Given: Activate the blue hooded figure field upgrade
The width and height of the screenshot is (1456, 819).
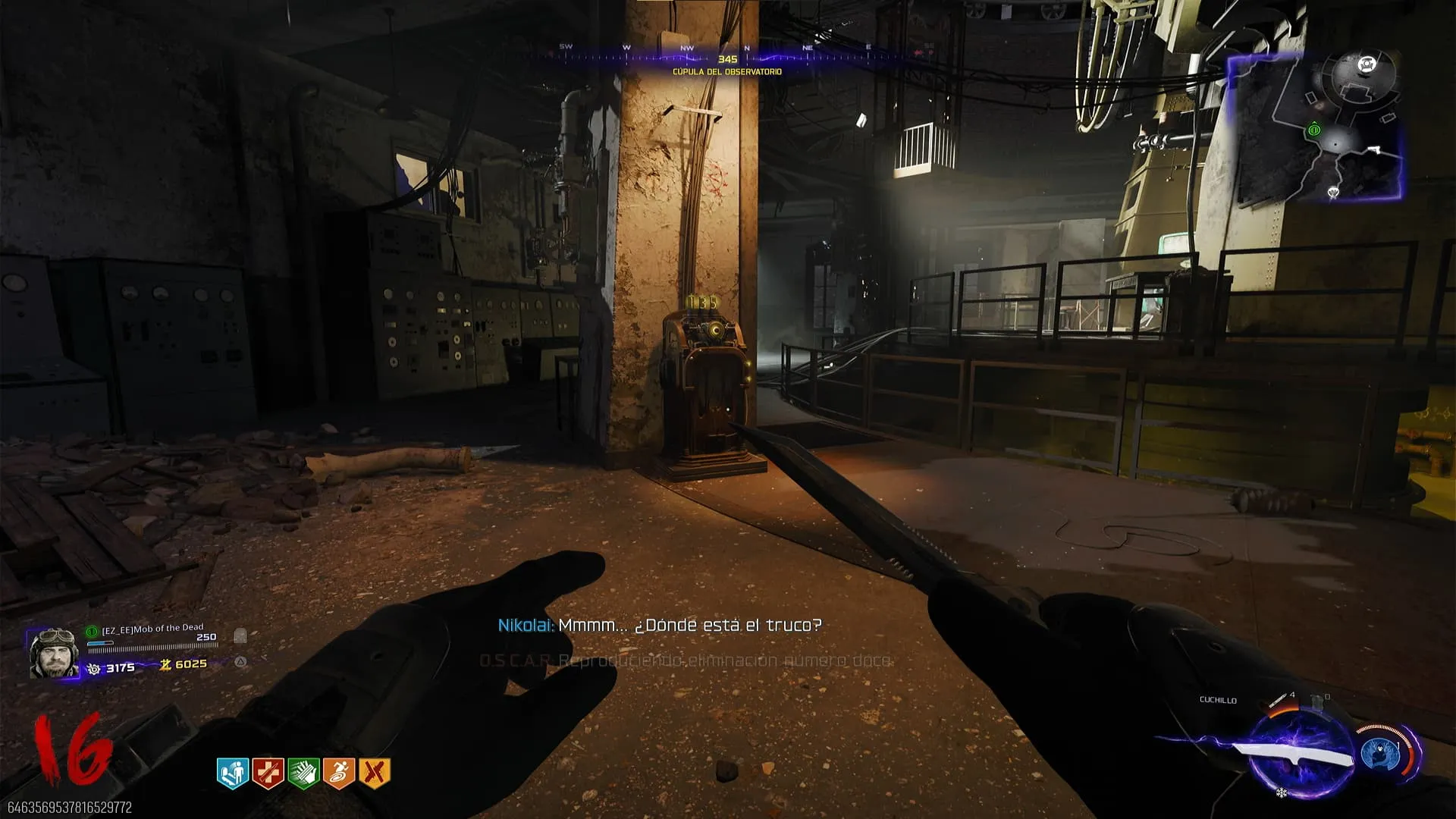Looking at the screenshot, I should coord(1380,755).
